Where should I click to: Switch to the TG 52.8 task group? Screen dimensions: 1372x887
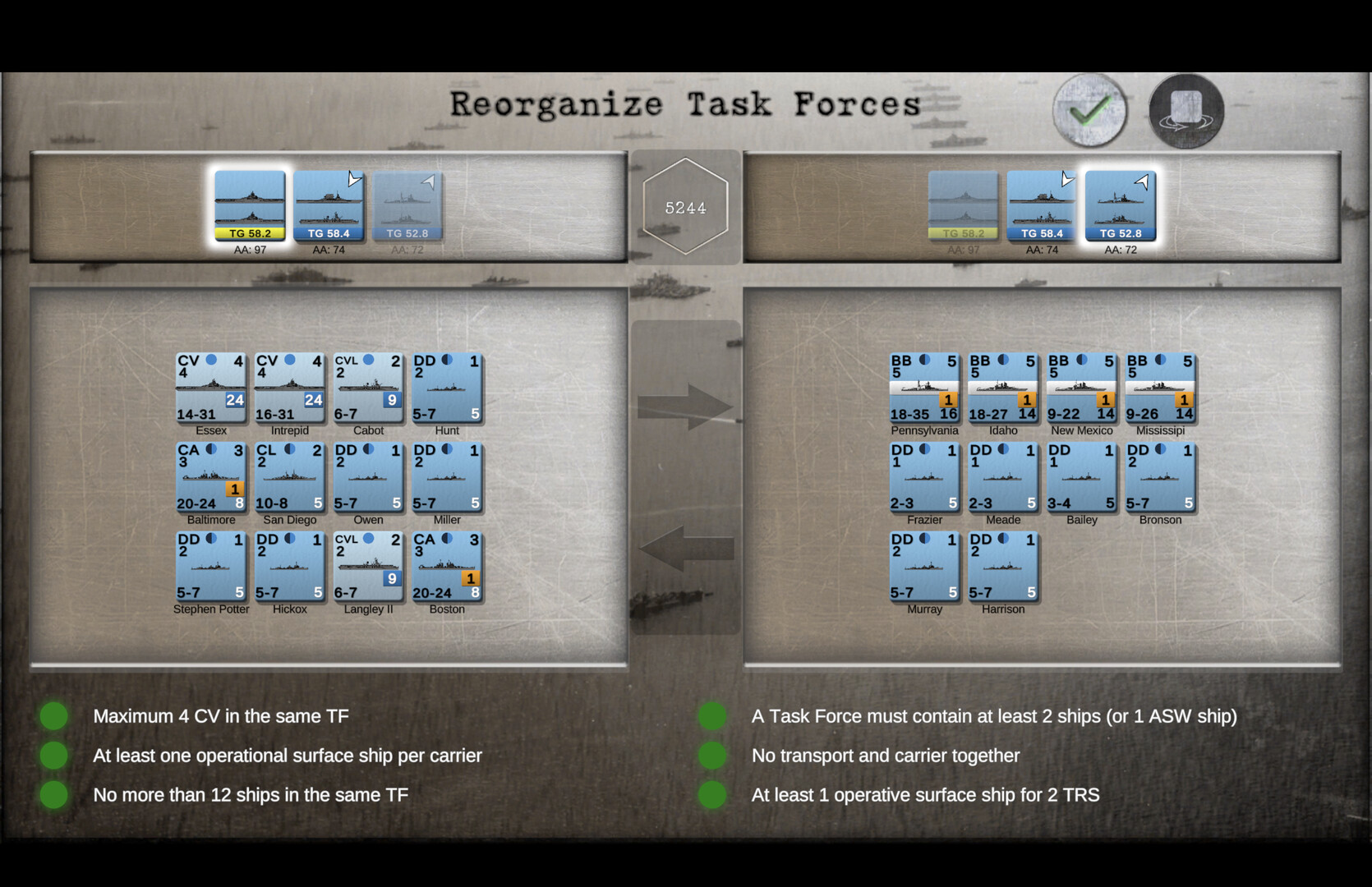click(1119, 205)
